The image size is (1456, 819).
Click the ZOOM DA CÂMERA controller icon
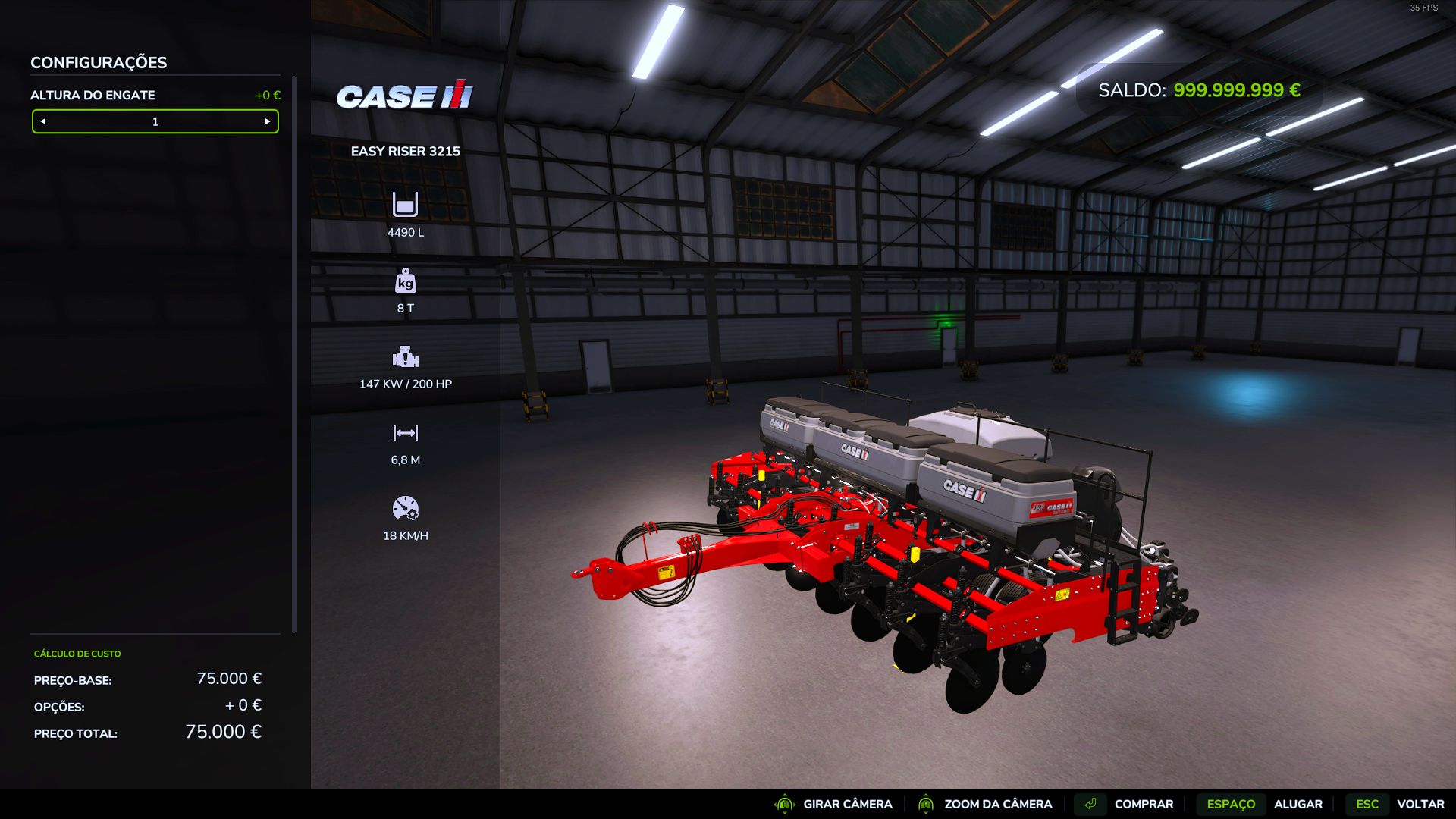click(x=927, y=804)
